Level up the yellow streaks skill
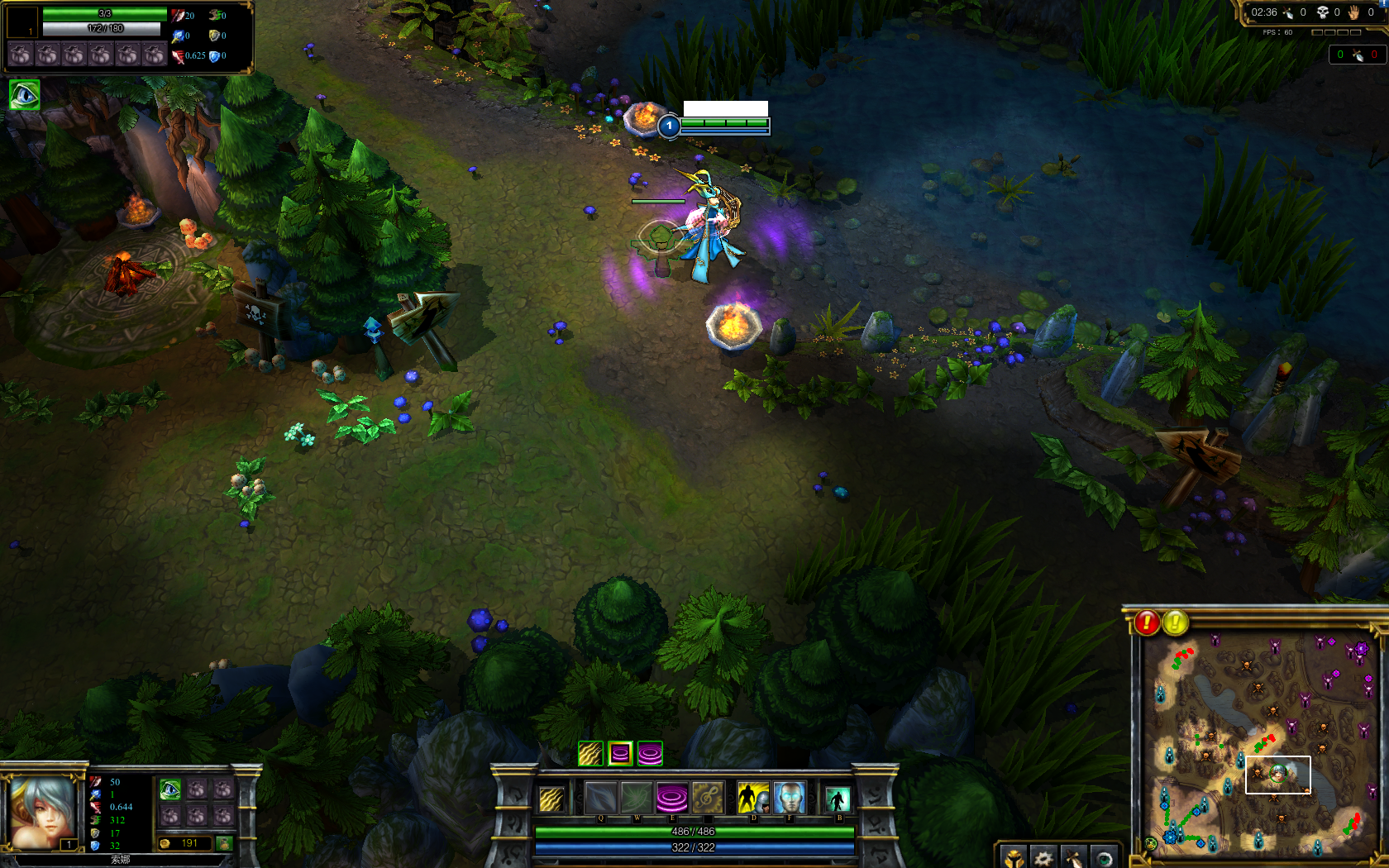Image resolution: width=1389 pixels, height=868 pixels. click(590, 753)
